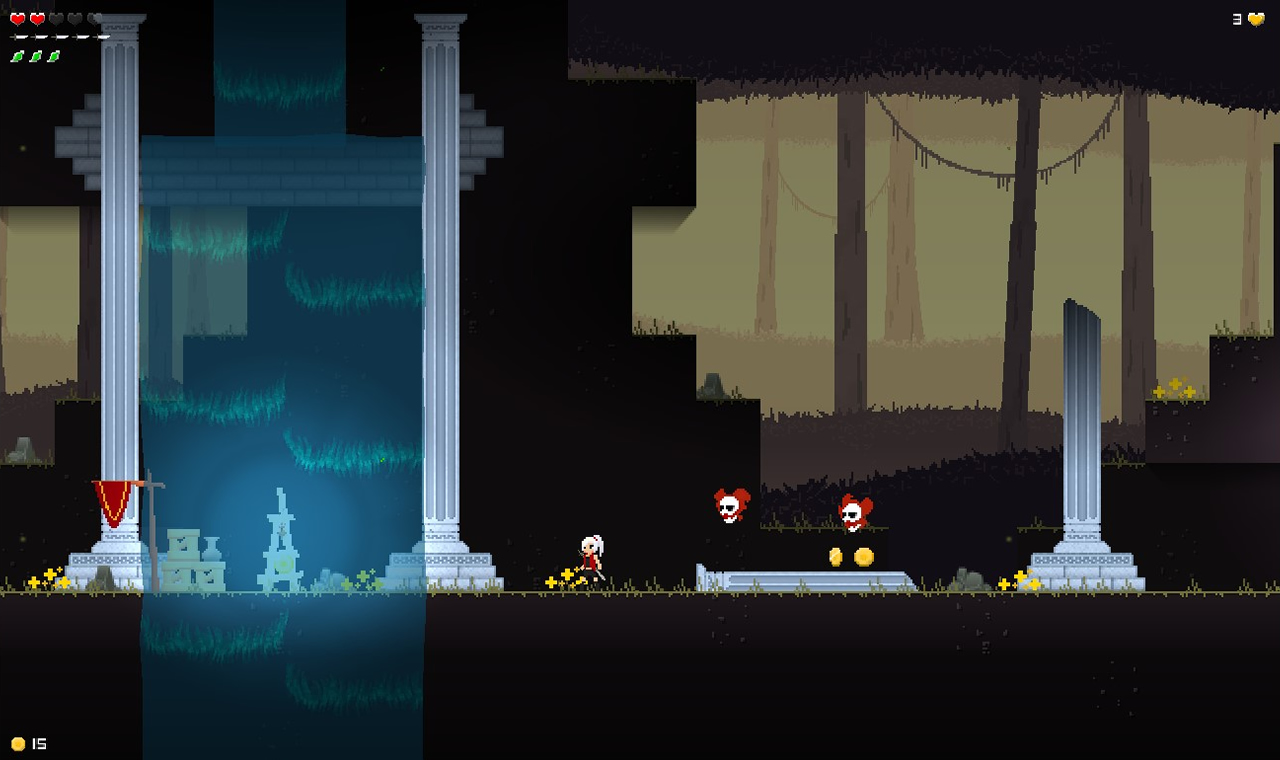Click the red banner on the flagpole
This screenshot has height=760, width=1280.
pyautogui.click(x=110, y=498)
